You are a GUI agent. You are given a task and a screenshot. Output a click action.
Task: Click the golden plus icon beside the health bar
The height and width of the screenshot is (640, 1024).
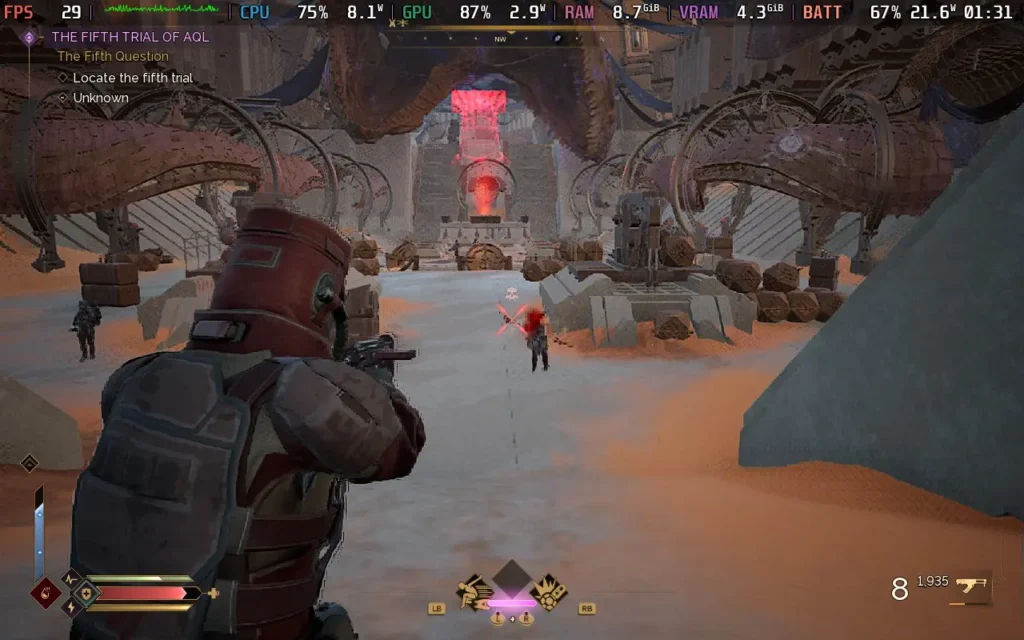pos(213,593)
